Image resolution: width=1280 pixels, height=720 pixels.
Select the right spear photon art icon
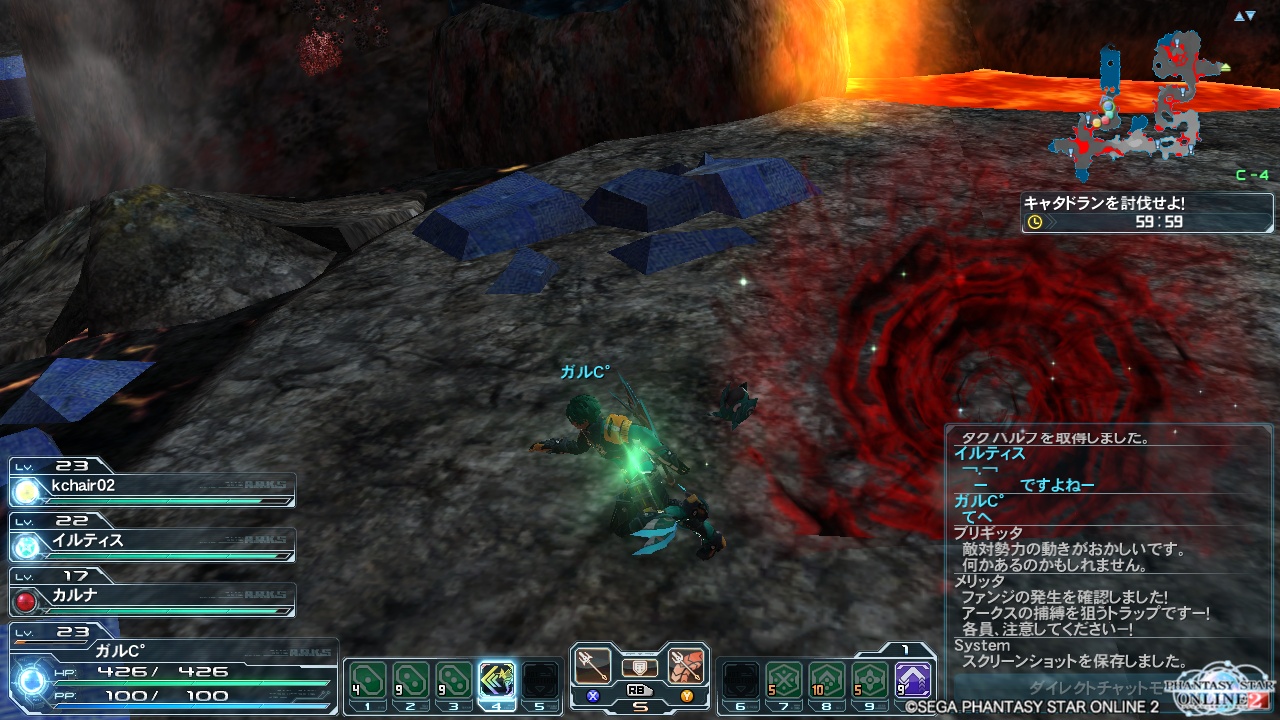pyautogui.click(x=686, y=667)
